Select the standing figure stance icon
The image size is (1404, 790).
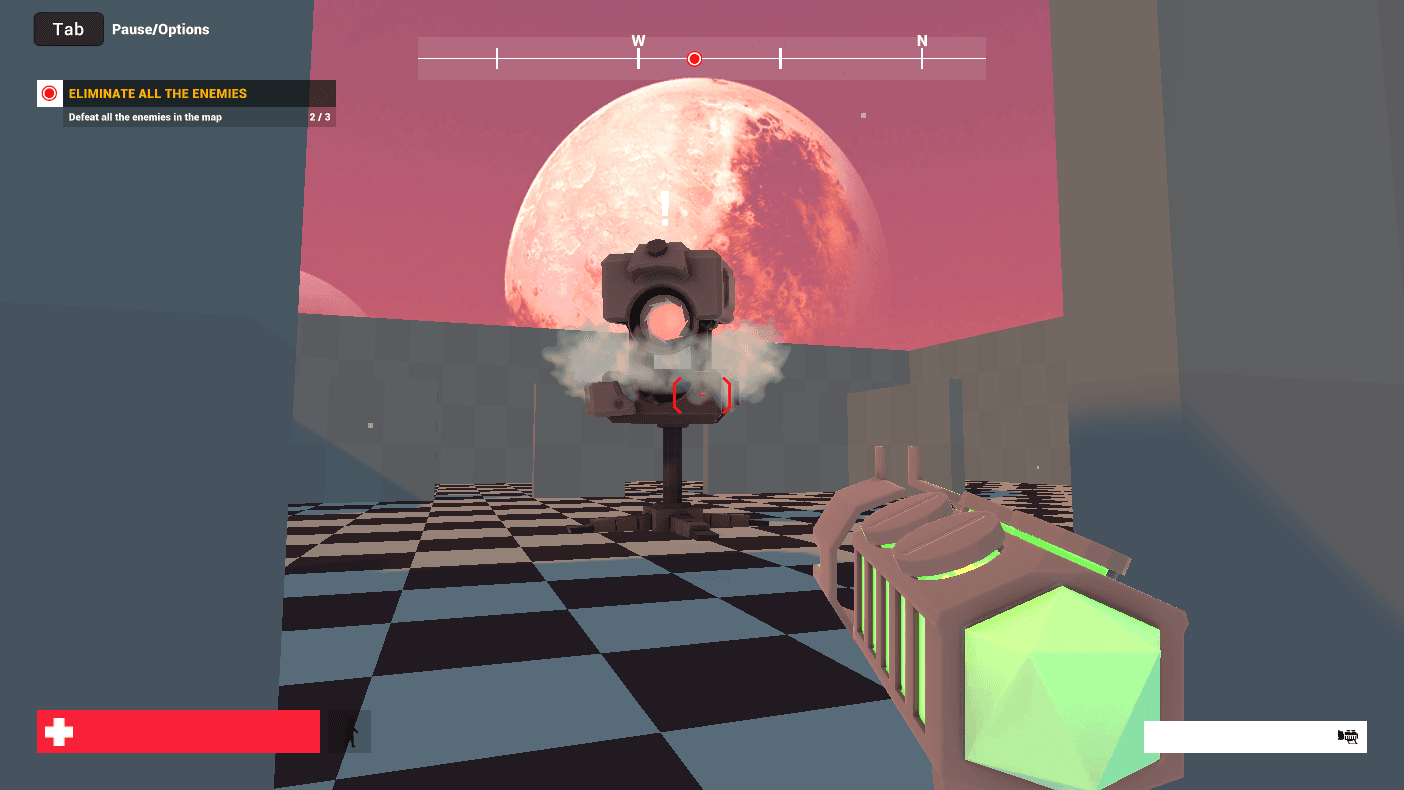coord(350,732)
